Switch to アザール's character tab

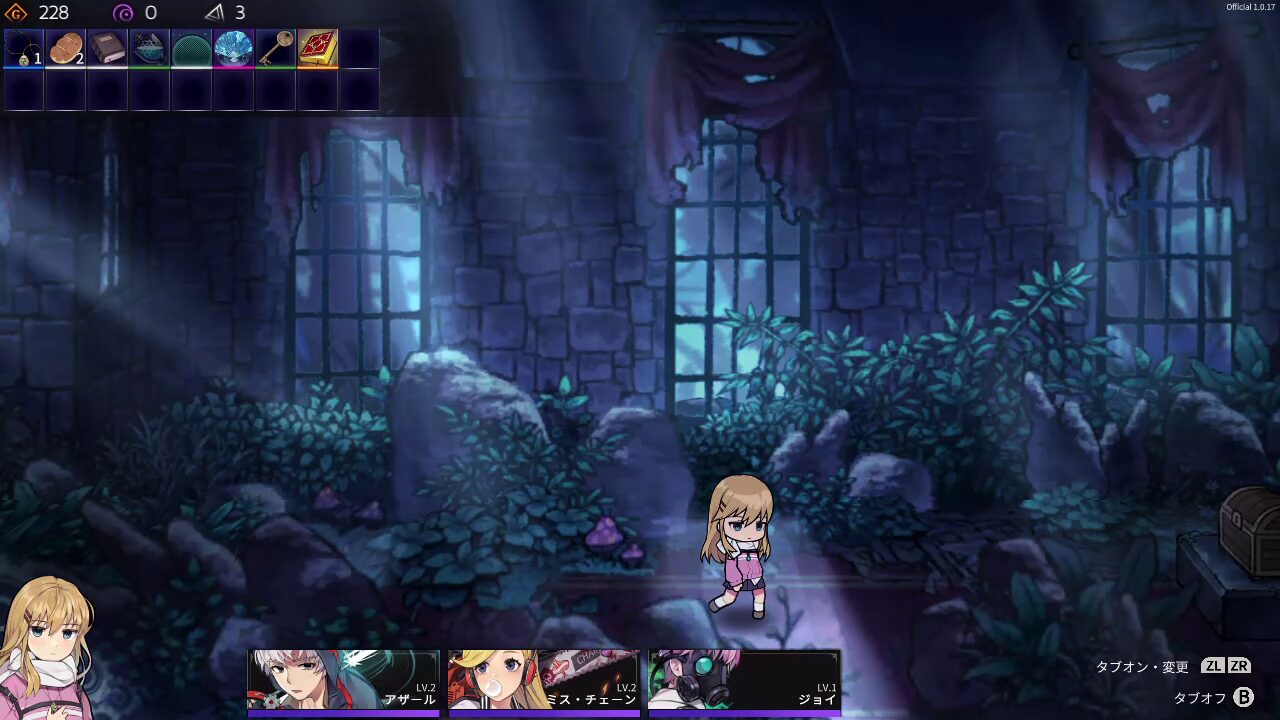click(x=343, y=680)
